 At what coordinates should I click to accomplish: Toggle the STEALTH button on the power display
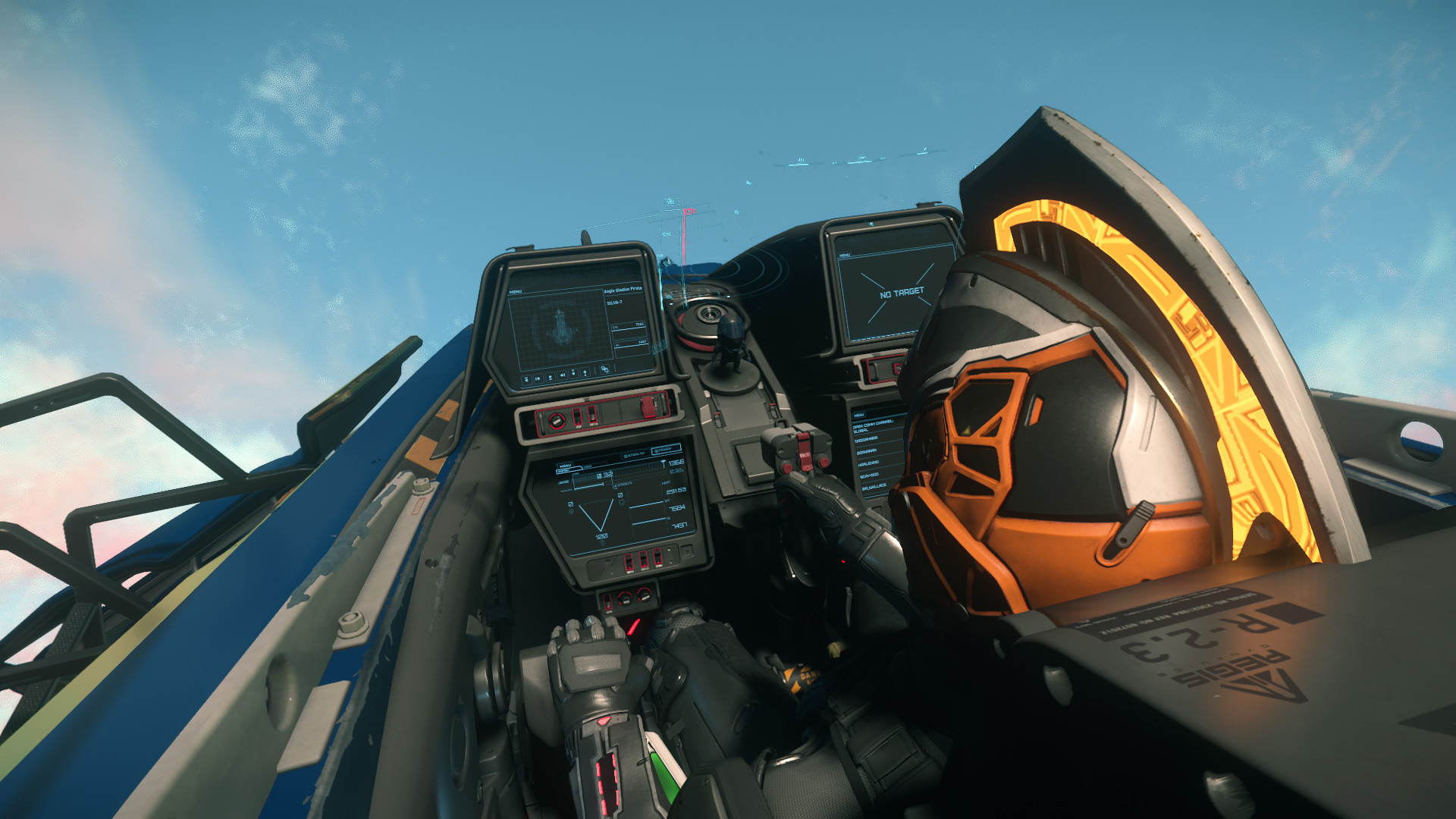point(633,454)
